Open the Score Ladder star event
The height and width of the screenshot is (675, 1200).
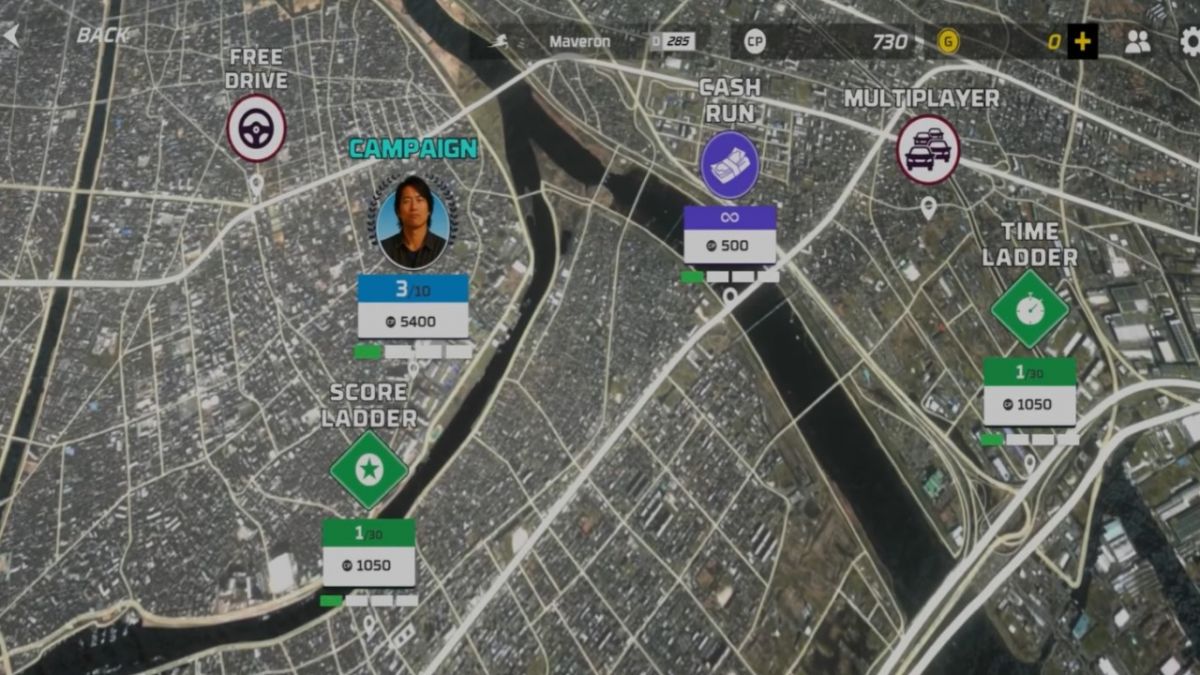tap(369, 469)
